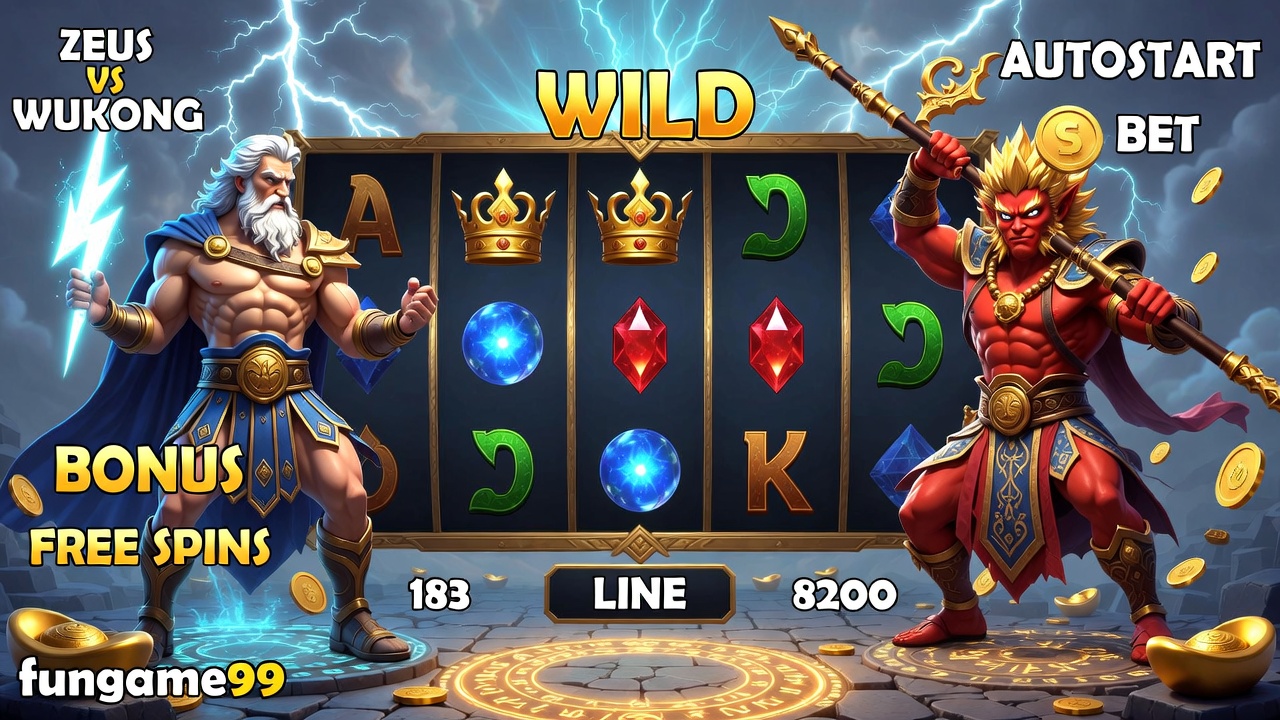
Task: Activate the BONUS label
Action: point(149,468)
